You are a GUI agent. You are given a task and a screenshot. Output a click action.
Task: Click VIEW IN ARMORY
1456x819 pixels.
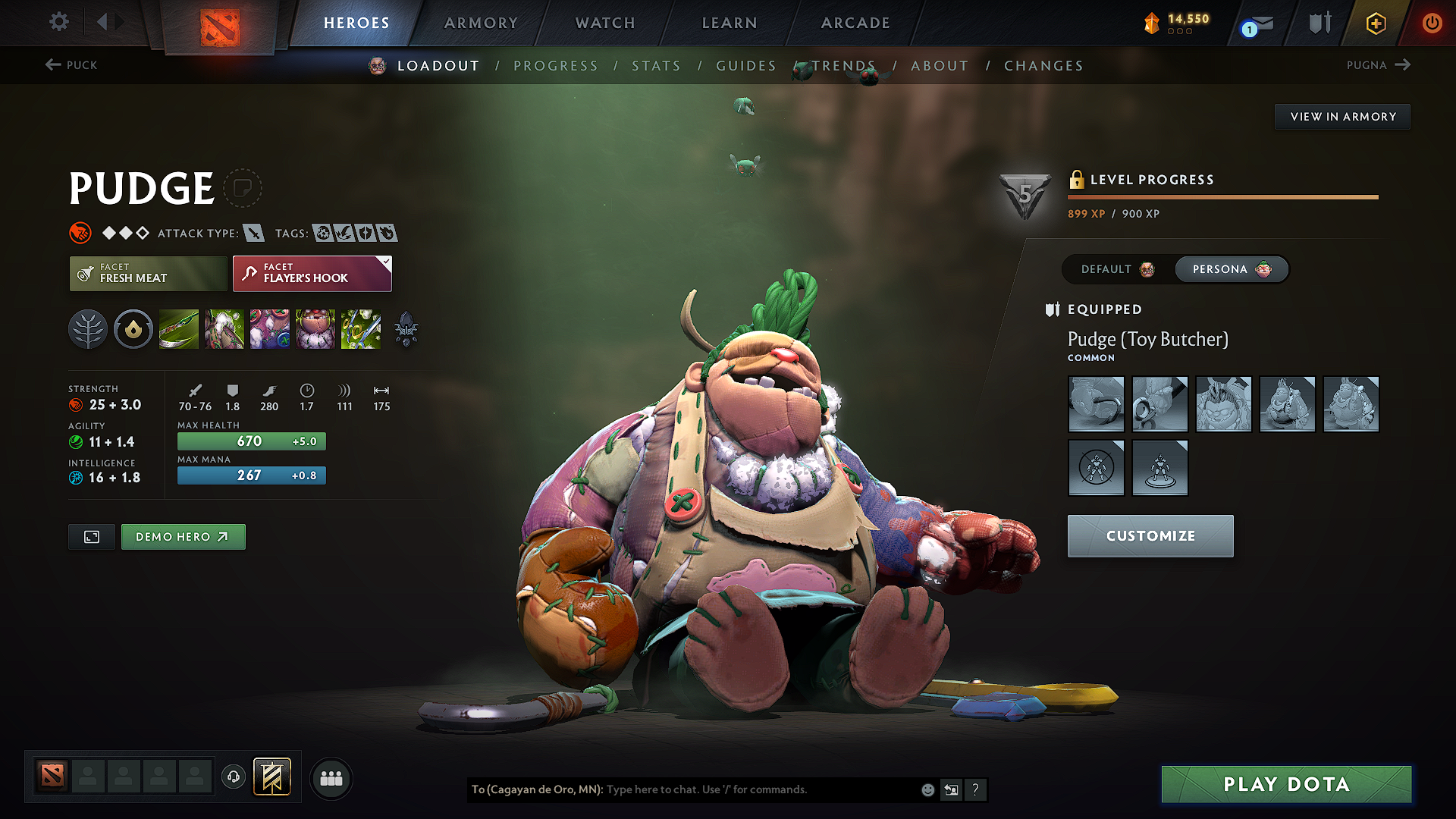[1342, 116]
